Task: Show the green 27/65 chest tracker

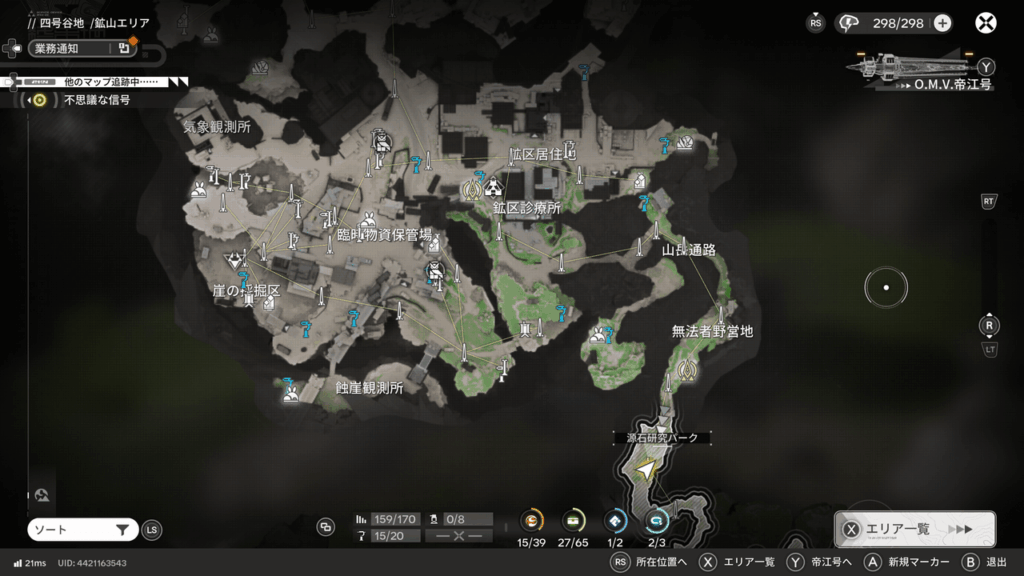Action: (574, 520)
